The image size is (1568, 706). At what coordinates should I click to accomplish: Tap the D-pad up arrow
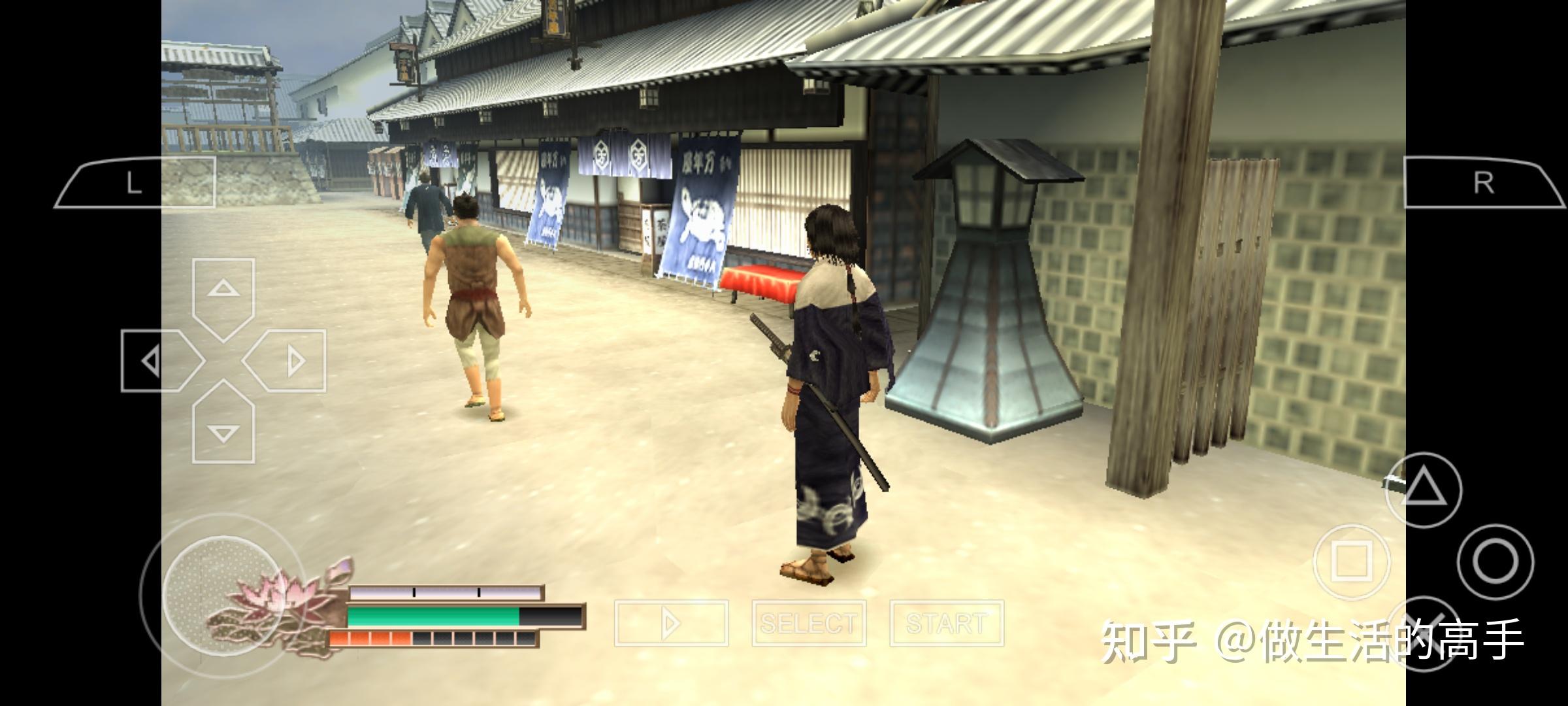point(223,295)
